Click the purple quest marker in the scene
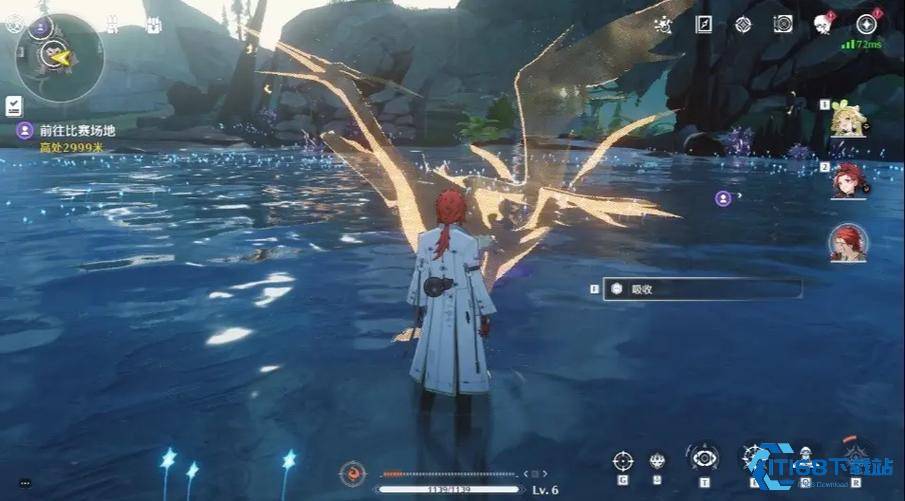 (723, 198)
